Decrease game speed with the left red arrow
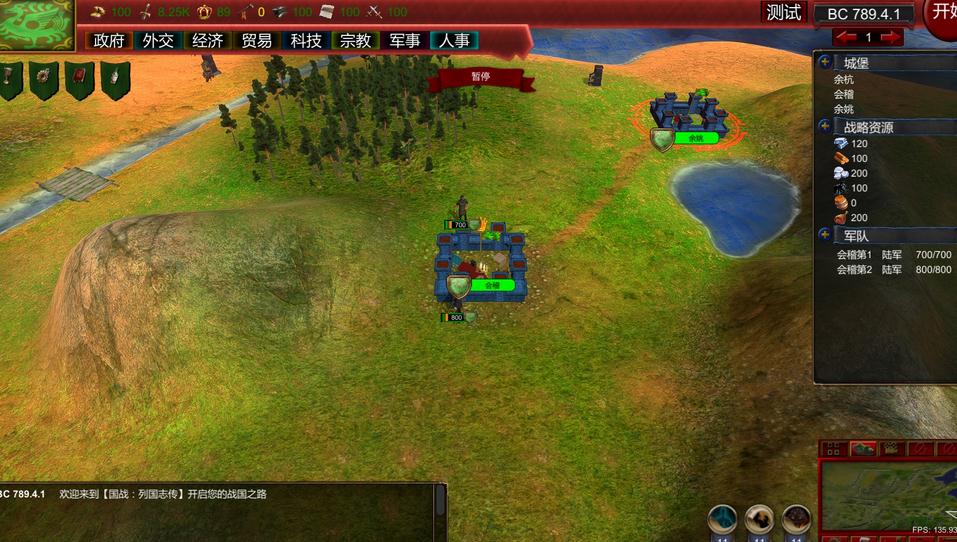 [x=847, y=37]
